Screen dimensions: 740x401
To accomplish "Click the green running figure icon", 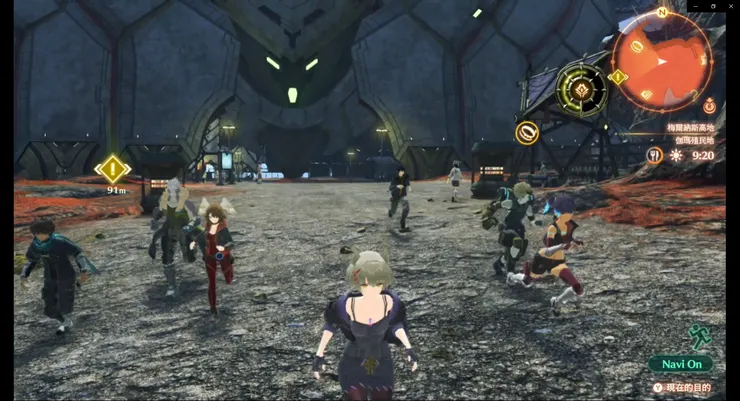I will pos(700,336).
